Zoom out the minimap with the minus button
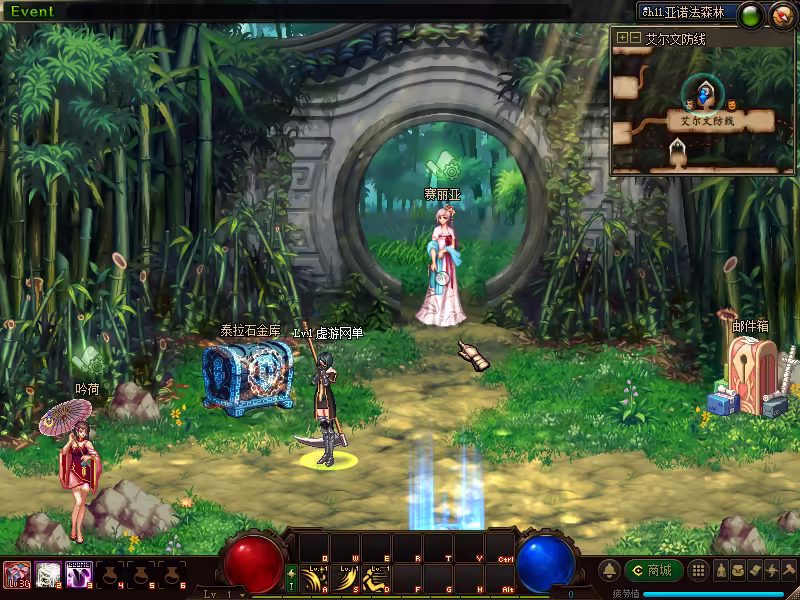This screenshot has height=600, width=800. [635, 38]
